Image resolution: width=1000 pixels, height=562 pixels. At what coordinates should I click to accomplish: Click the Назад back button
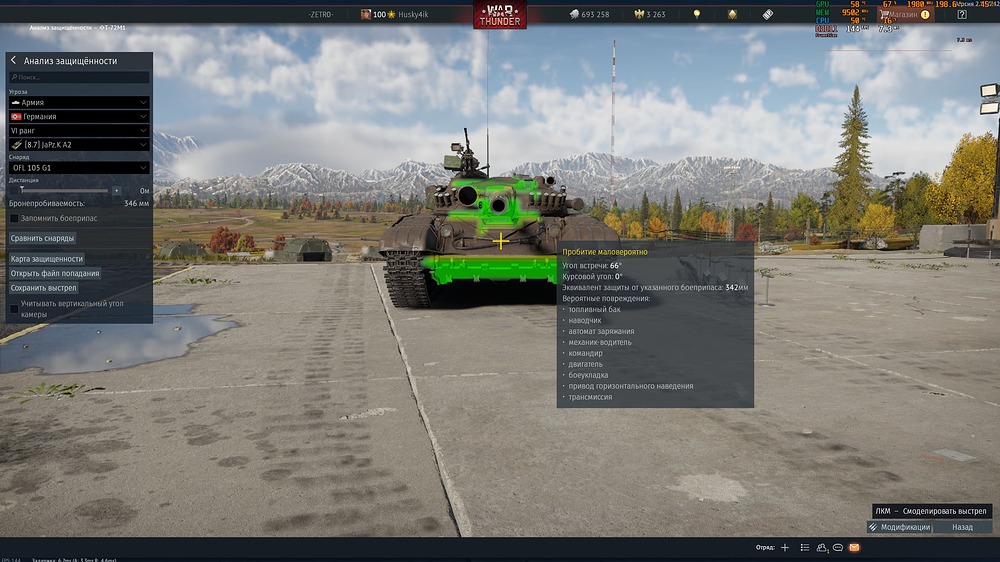pos(962,527)
